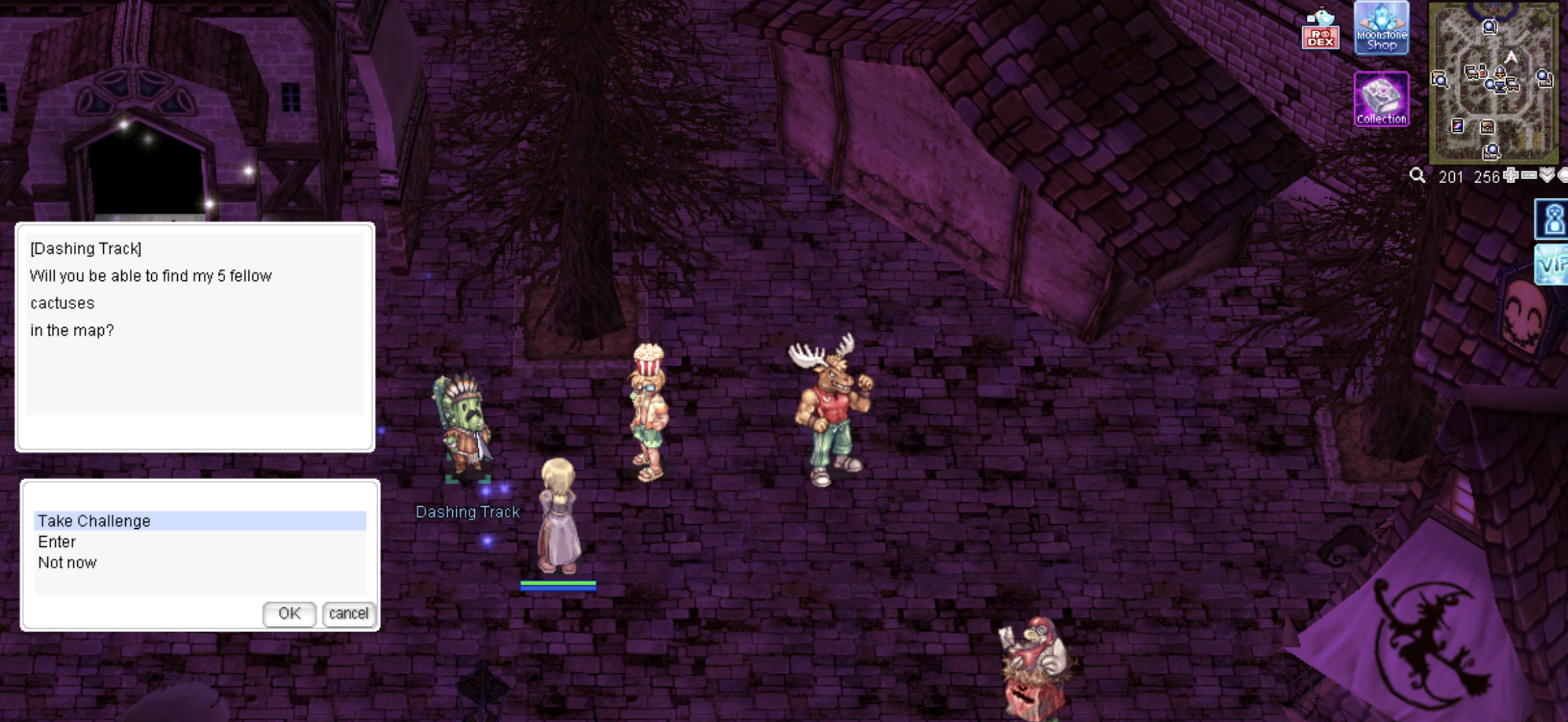Image resolution: width=1568 pixels, height=722 pixels.
Task: Open the Moonstone Shop
Action: click(1381, 28)
